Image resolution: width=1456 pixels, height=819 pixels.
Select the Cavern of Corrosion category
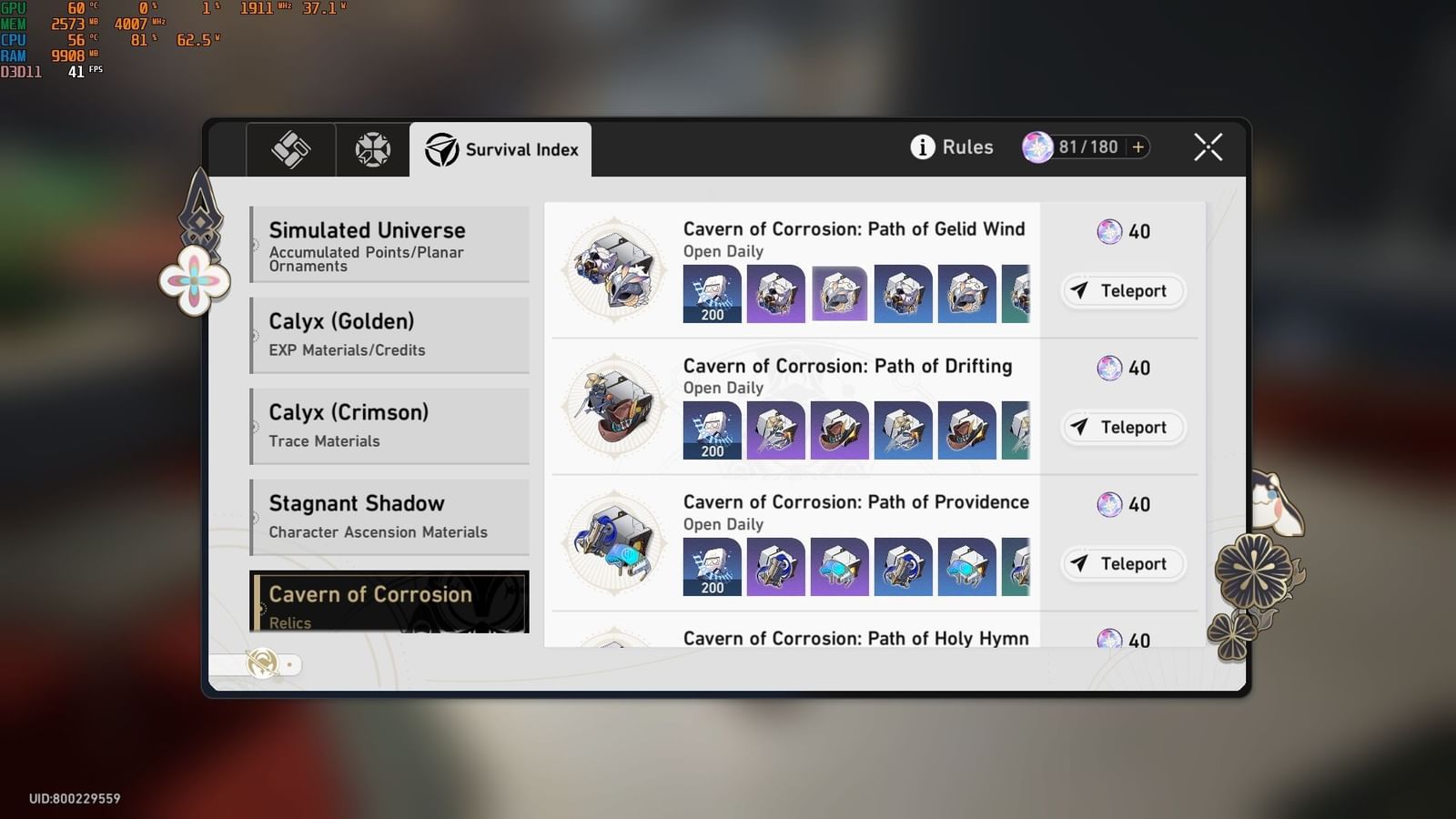click(389, 602)
